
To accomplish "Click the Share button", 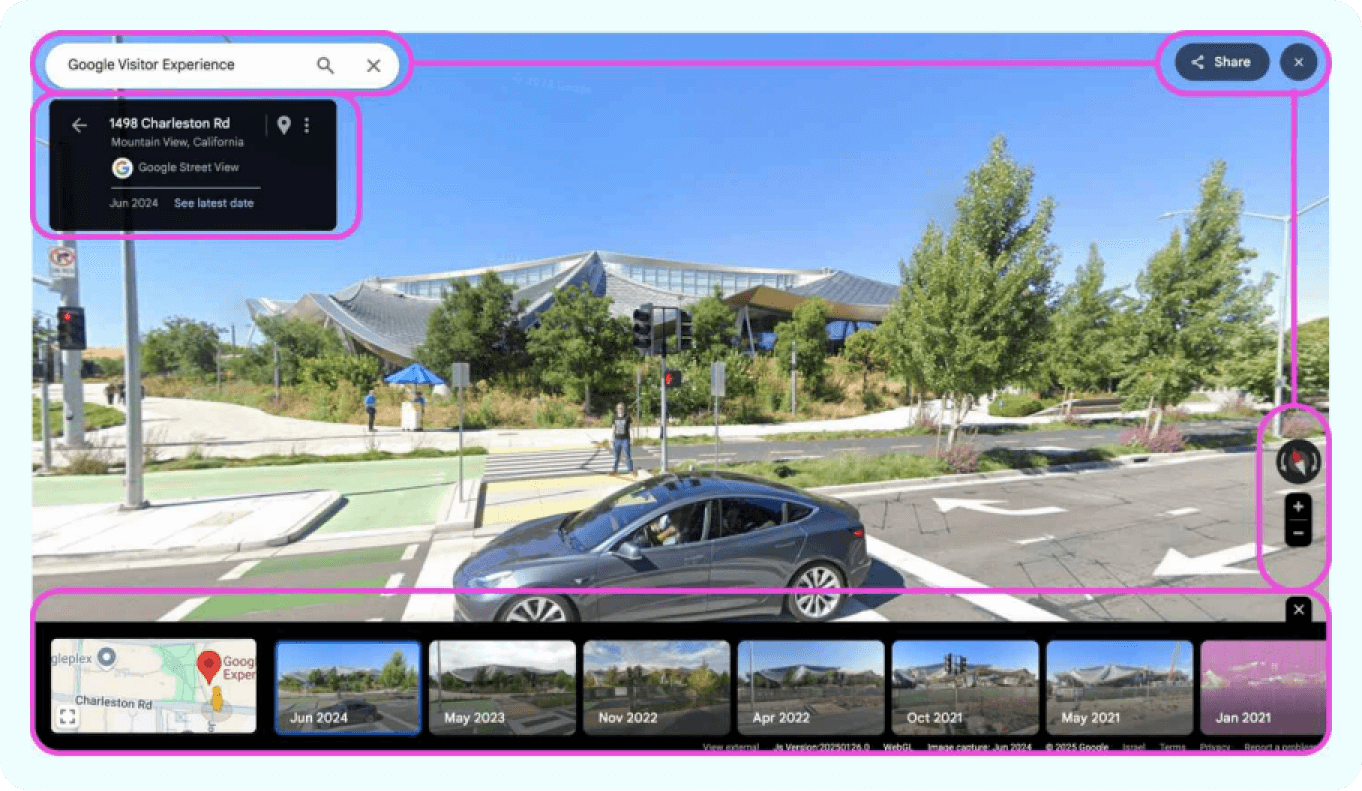I will [x=1220, y=61].
